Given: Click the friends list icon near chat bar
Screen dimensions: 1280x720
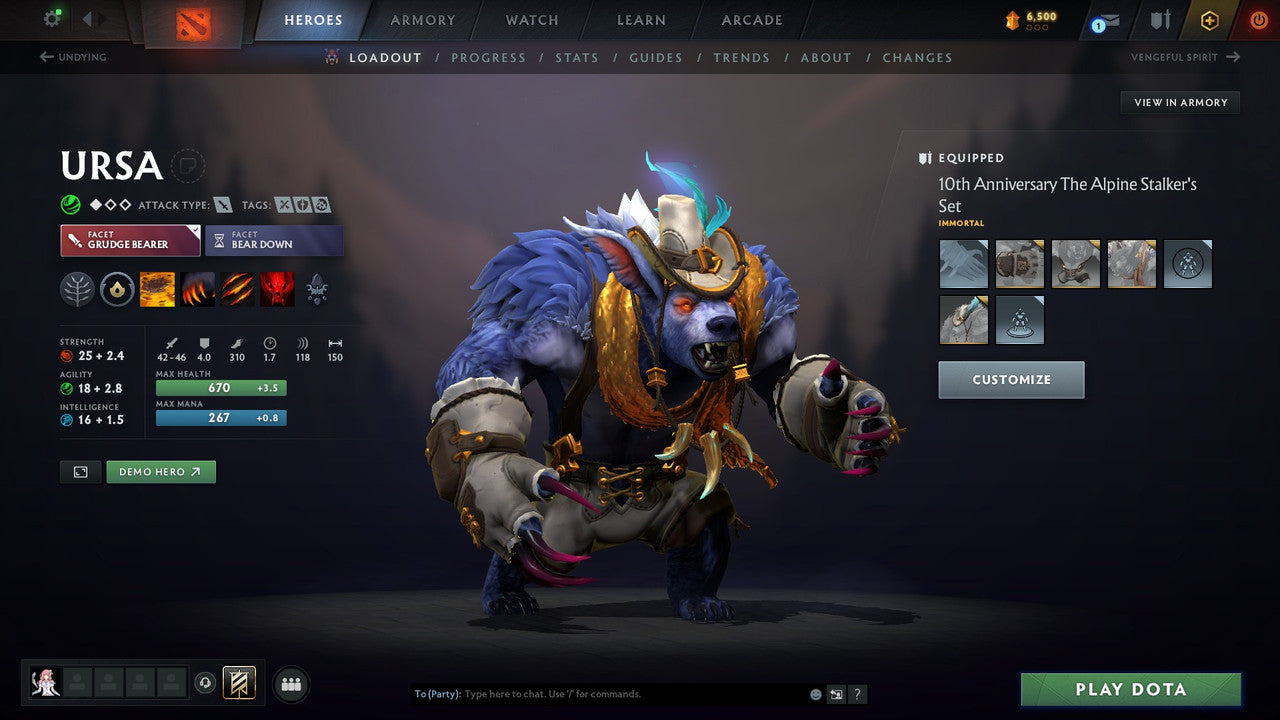Looking at the screenshot, I should click(x=290, y=684).
